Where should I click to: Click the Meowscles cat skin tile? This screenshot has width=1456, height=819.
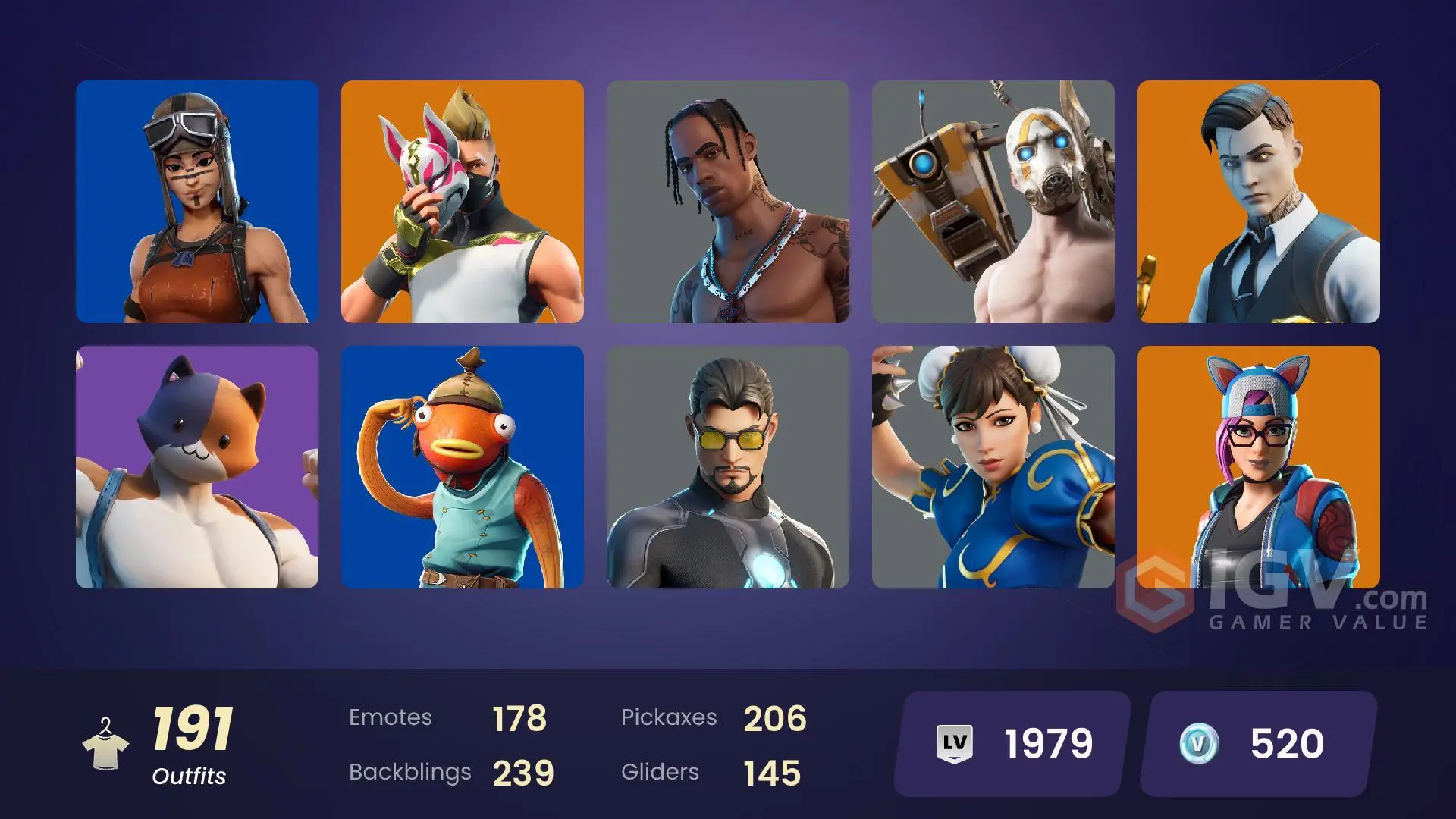pos(197,466)
